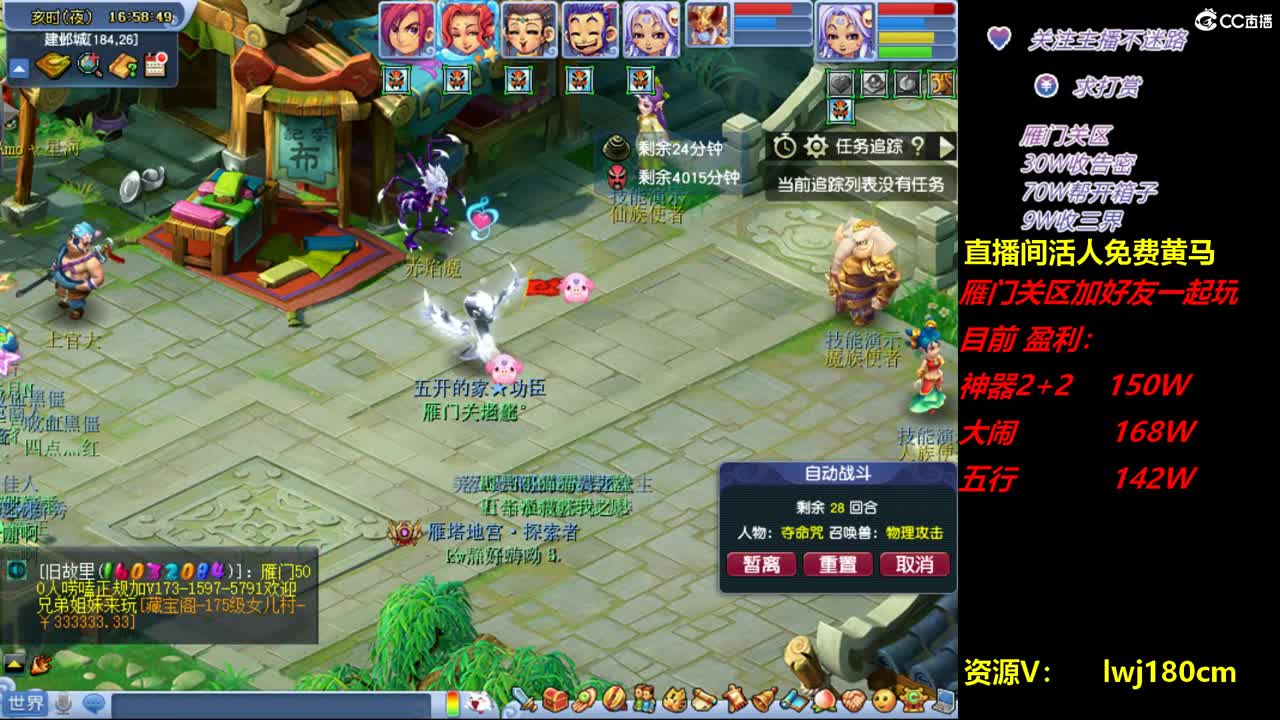Open the treasure chest inventory icon
Viewport: 1280px width, 720px height.
point(554,700)
